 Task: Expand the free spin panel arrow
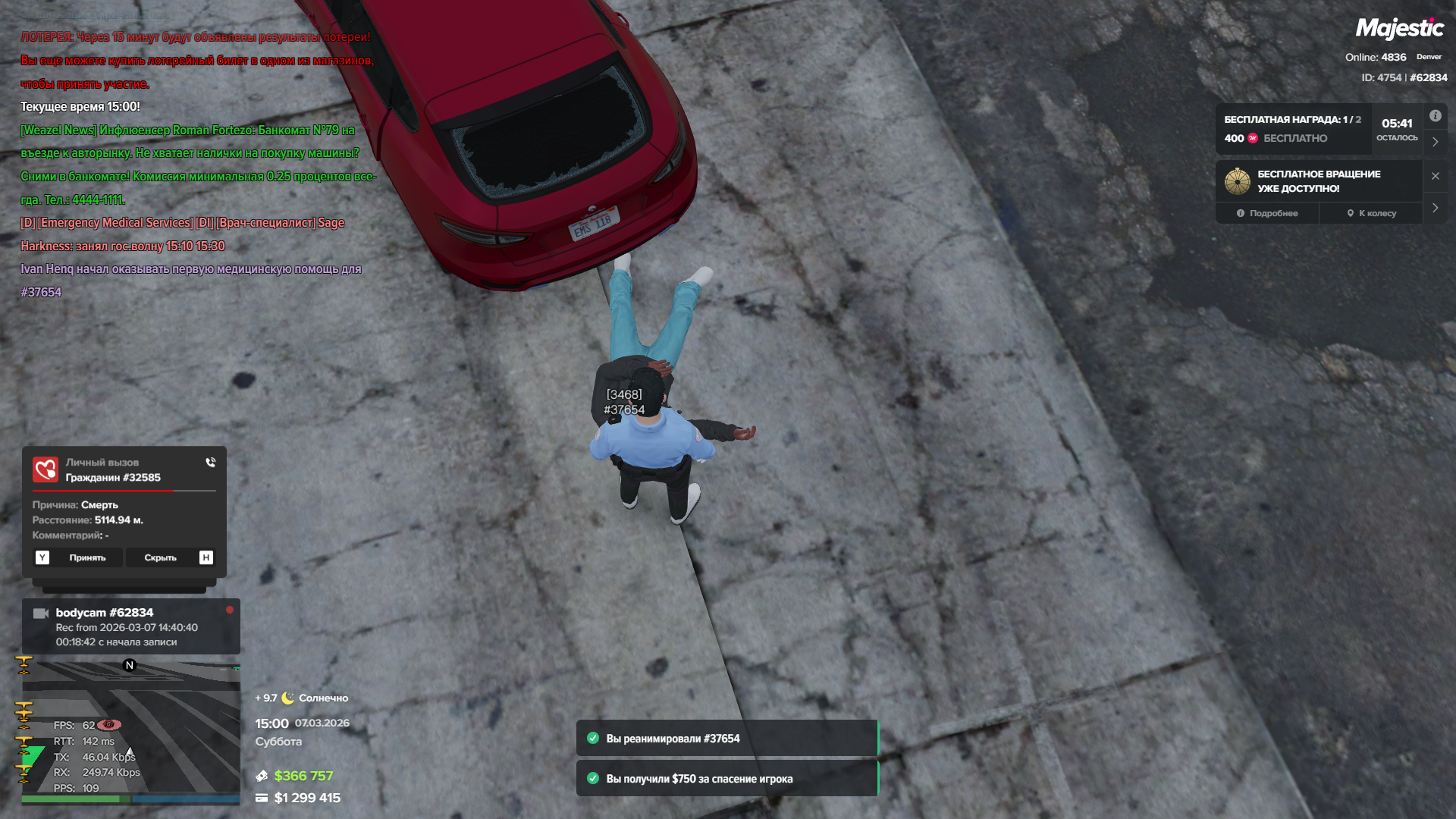click(1435, 208)
